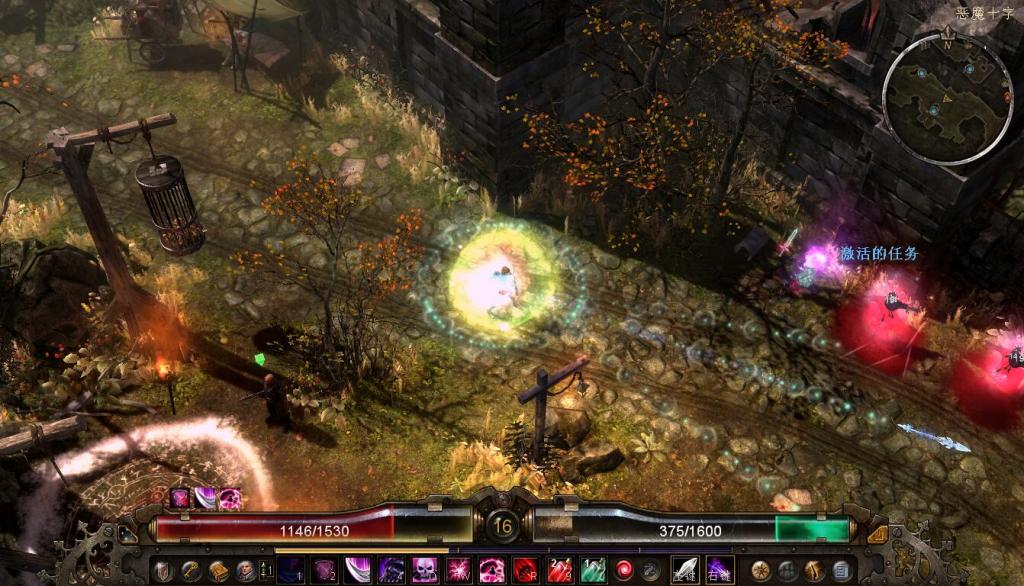Drink the red health potion
This screenshot has width=1024, height=586.
coord(558,571)
